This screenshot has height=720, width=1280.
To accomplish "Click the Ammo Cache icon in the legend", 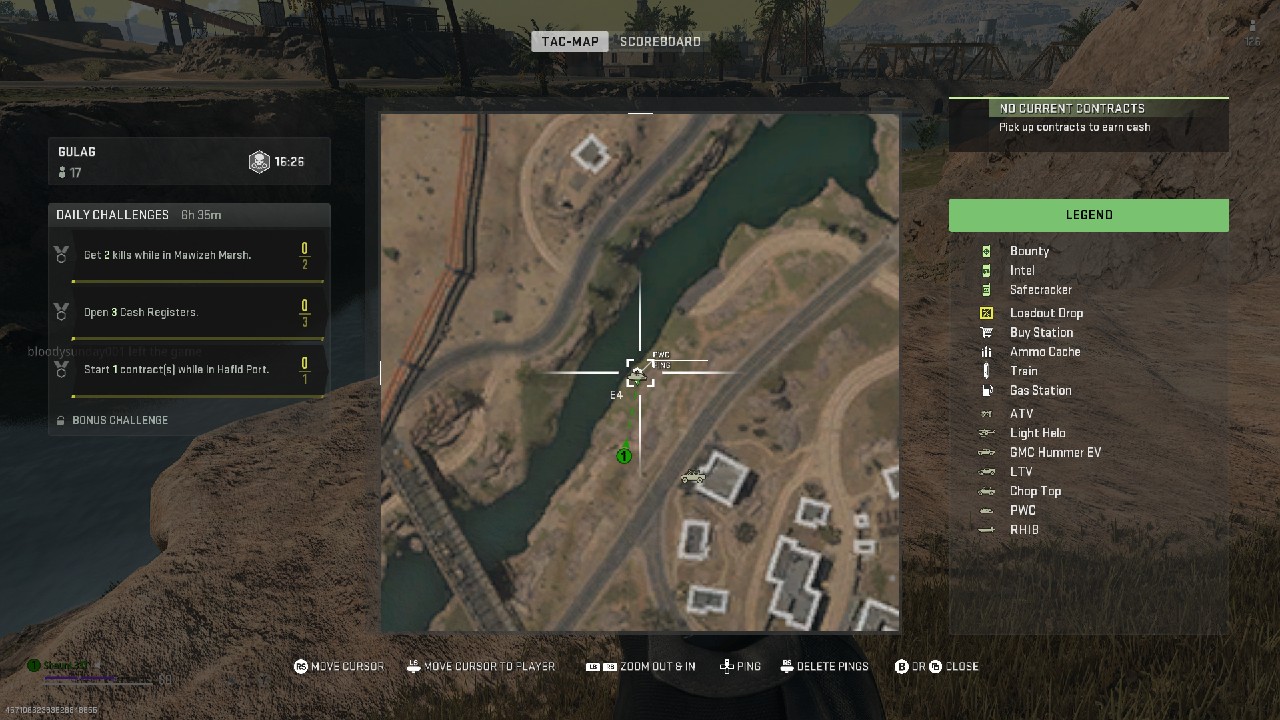I will [988, 351].
